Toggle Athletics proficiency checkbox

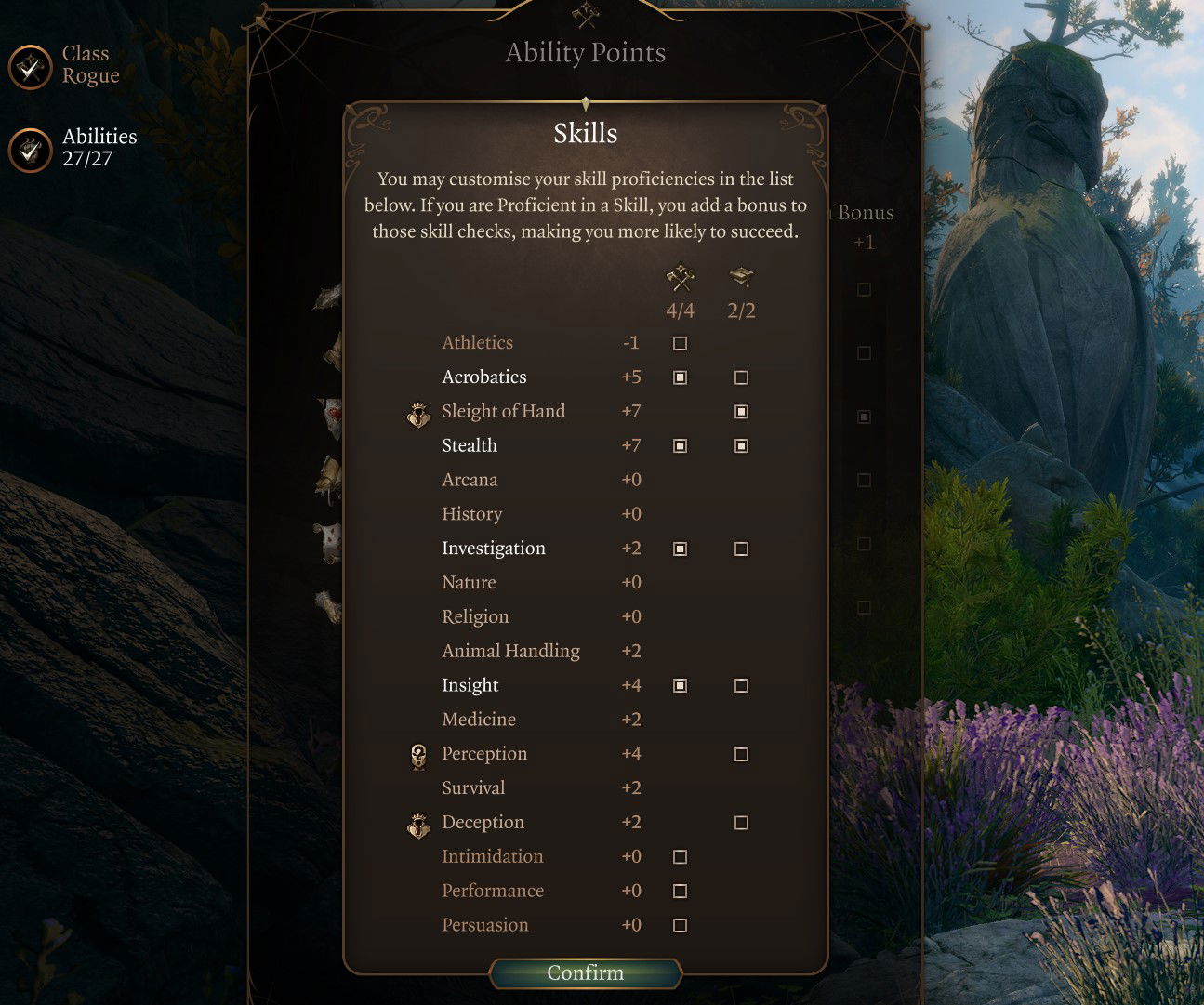[x=680, y=344]
